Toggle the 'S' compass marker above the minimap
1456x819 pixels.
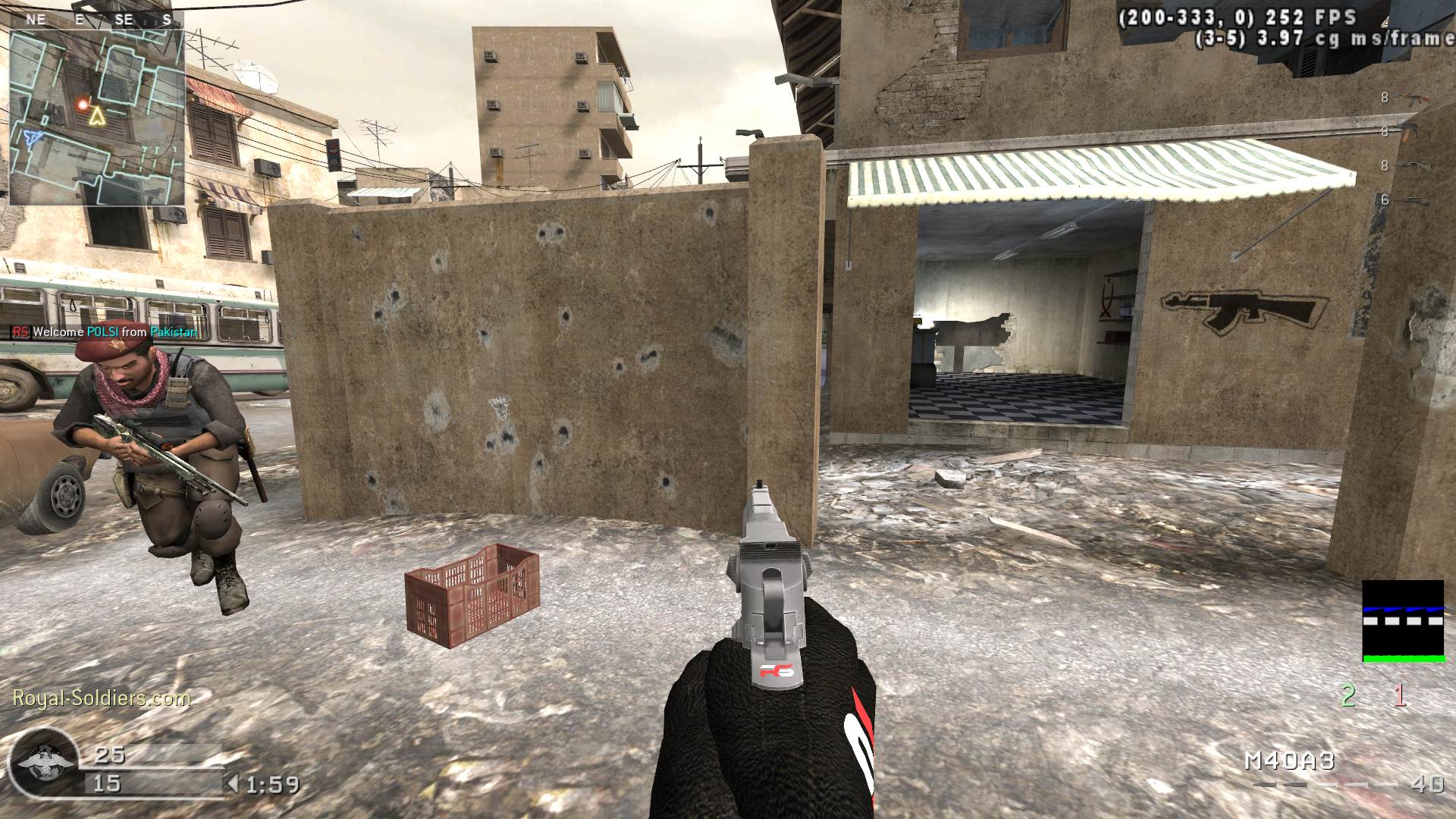click(166, 18)
